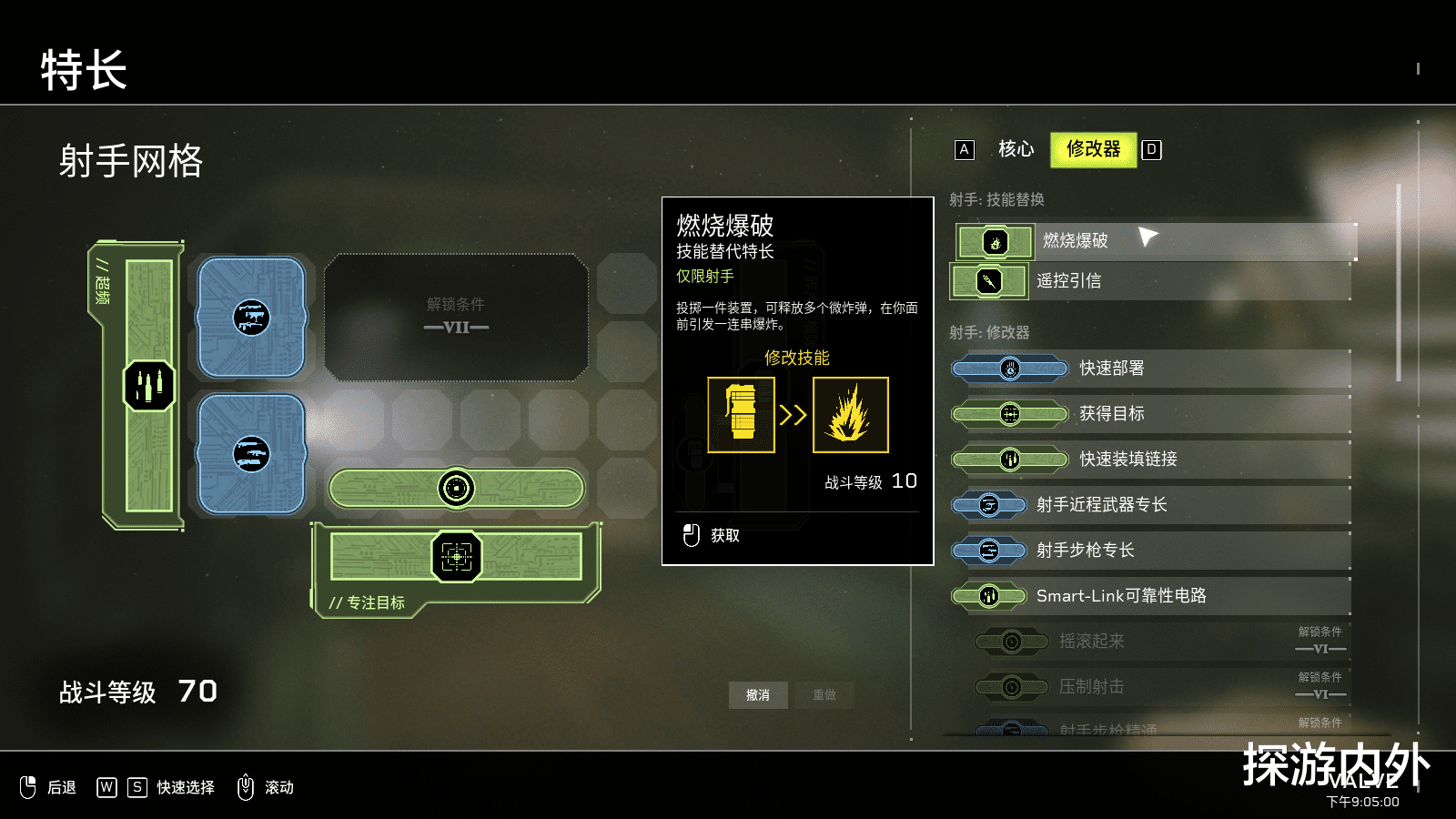
Task: Toggle the 快速部署 modifier
Action: (1137, 369)
